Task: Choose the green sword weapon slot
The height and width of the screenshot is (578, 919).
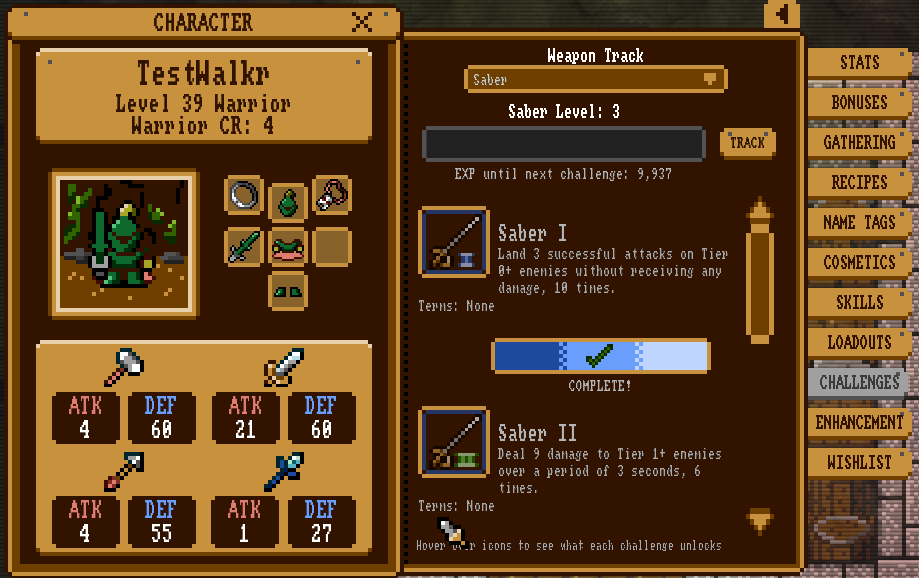Action: 244,246
